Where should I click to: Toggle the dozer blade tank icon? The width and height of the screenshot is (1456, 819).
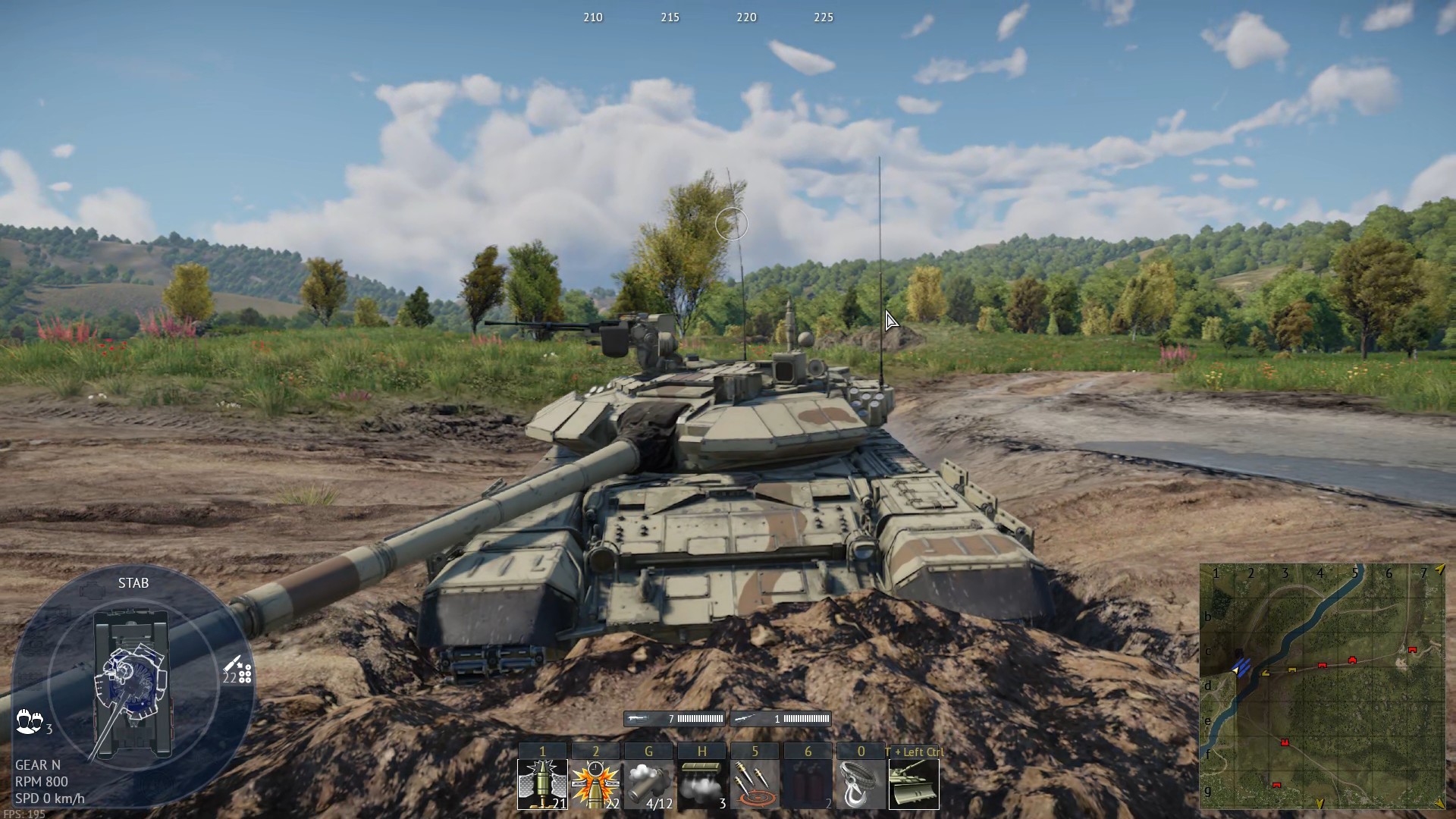coord(914,783)
